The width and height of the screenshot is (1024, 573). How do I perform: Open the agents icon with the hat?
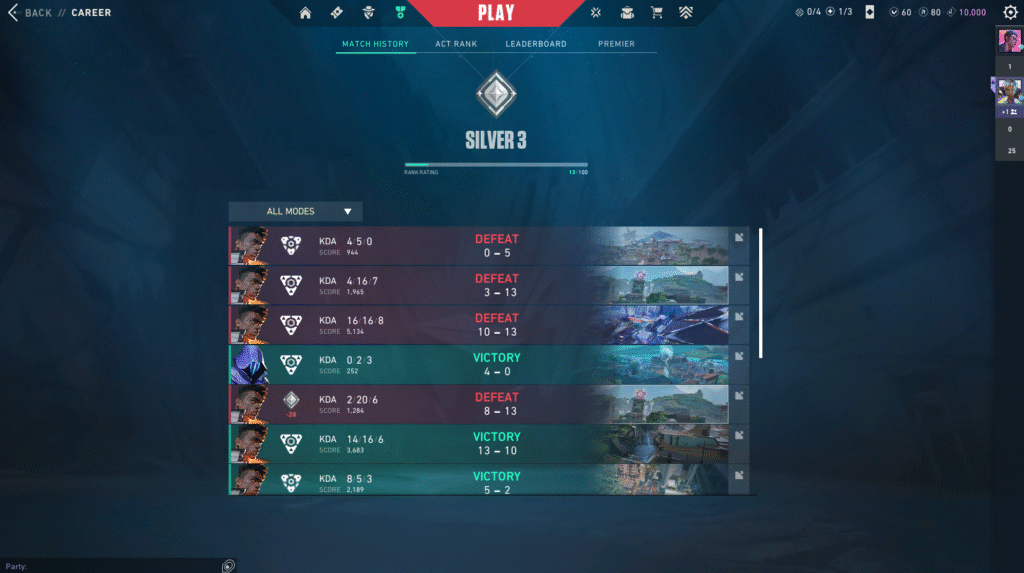coord(369,13)
